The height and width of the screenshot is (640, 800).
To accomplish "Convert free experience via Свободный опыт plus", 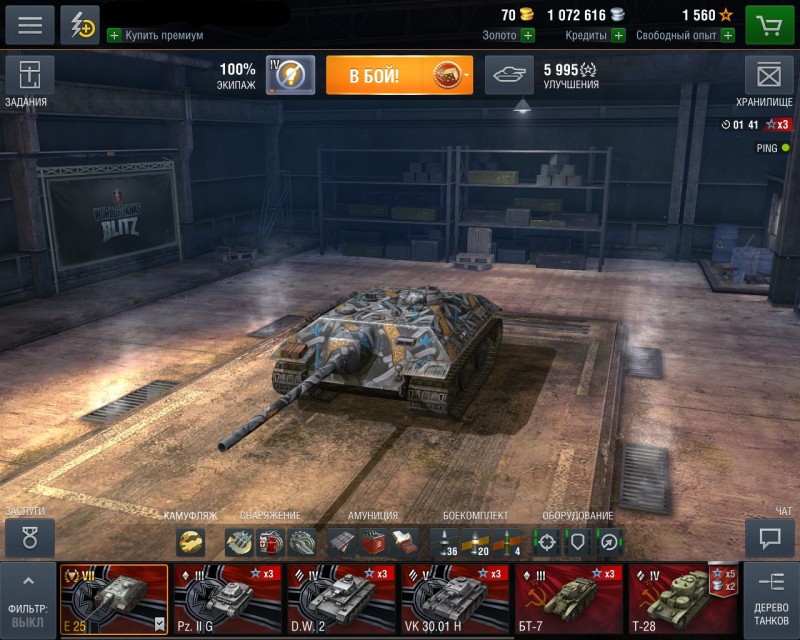I will tap(727, 35).
